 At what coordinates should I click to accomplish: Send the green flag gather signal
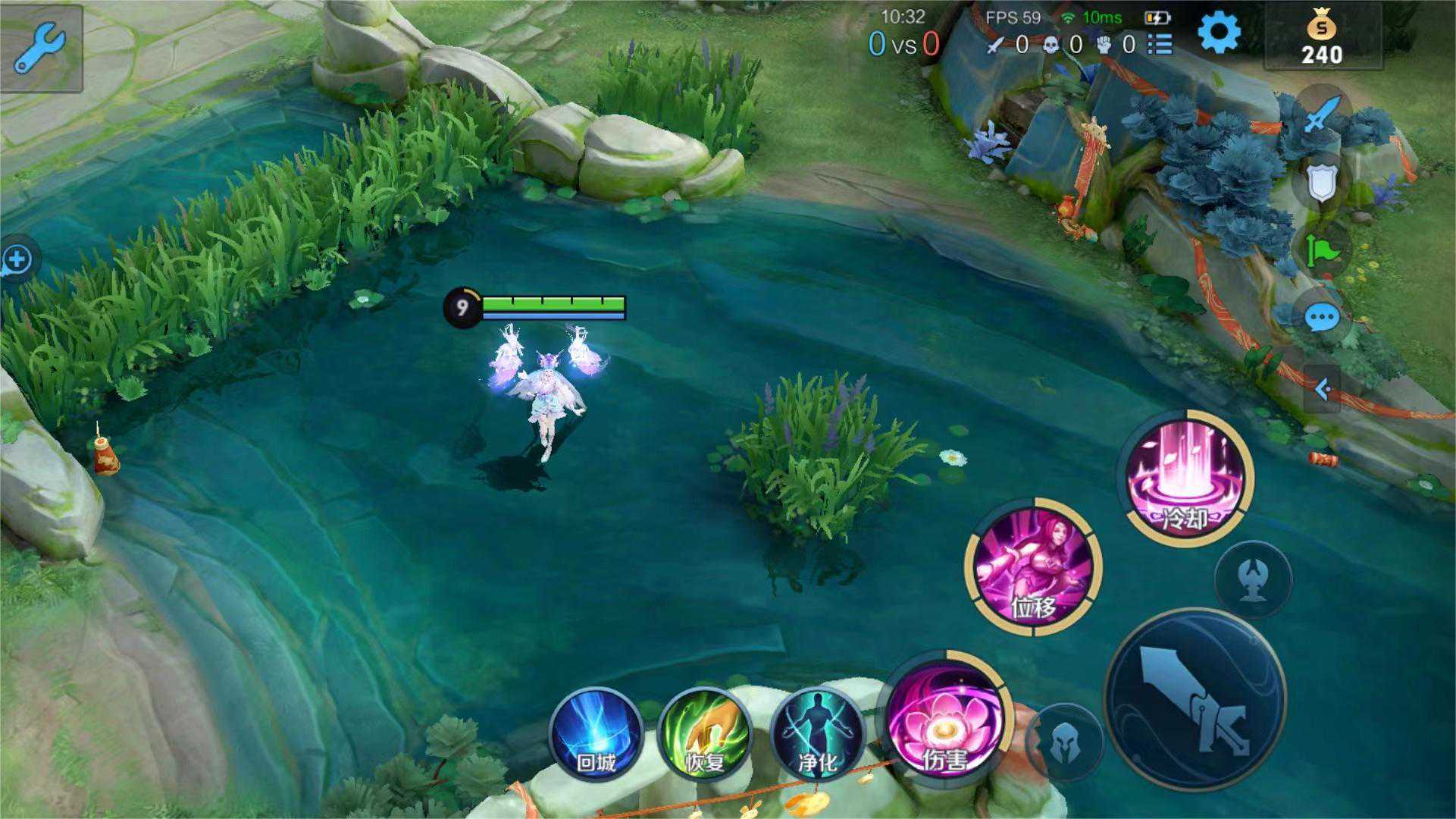coord(1322,250)
